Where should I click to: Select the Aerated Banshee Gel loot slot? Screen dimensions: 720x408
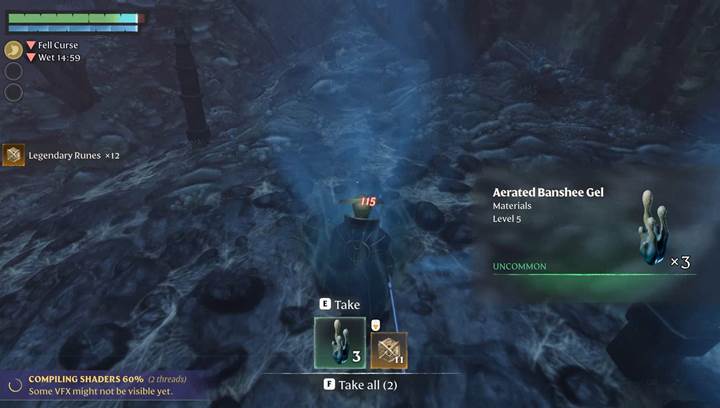(340, 343)
